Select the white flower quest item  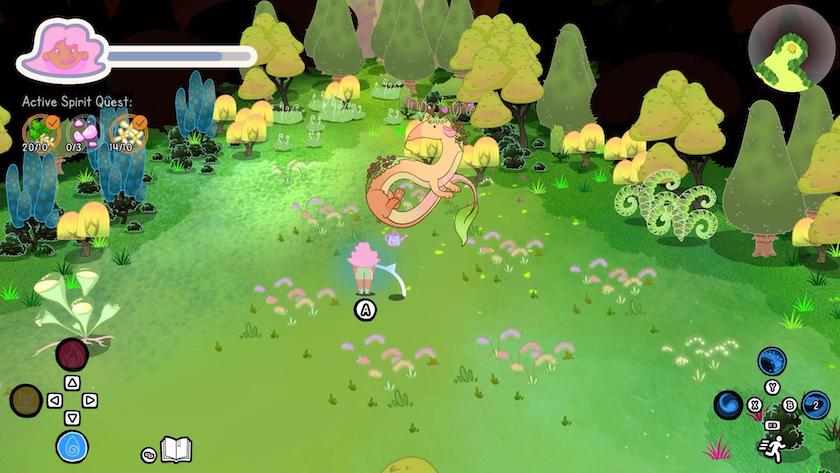tap(126, 129)
